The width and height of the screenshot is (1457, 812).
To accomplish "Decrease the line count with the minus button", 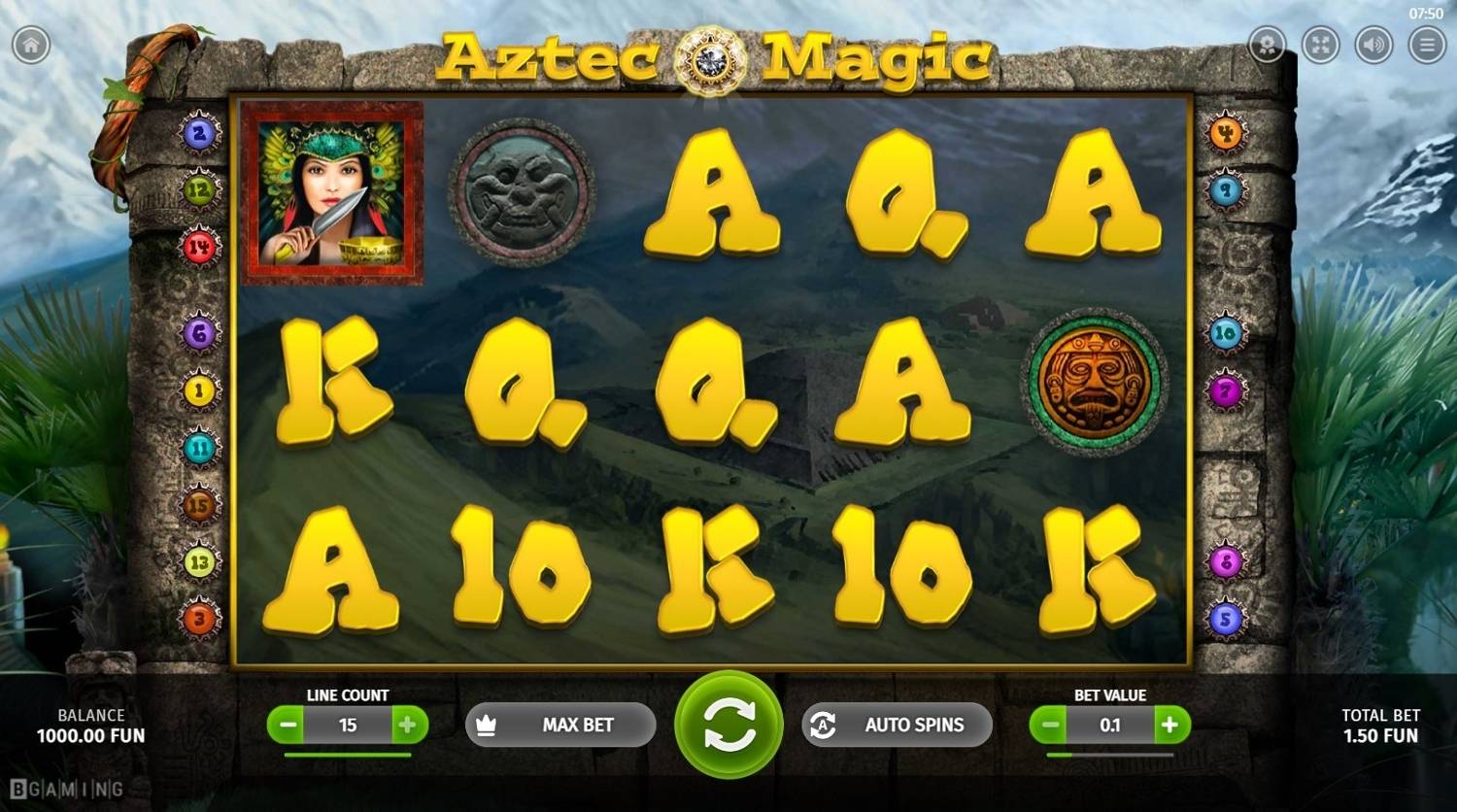I will click(x=287, y=725).
